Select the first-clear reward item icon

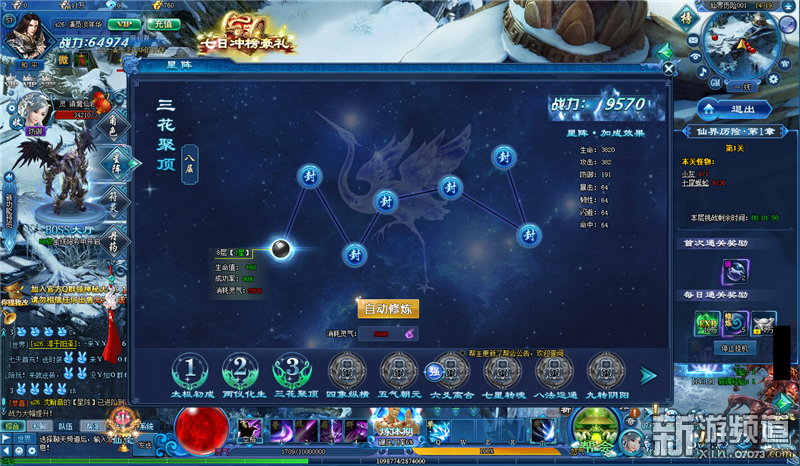(736, 269)
